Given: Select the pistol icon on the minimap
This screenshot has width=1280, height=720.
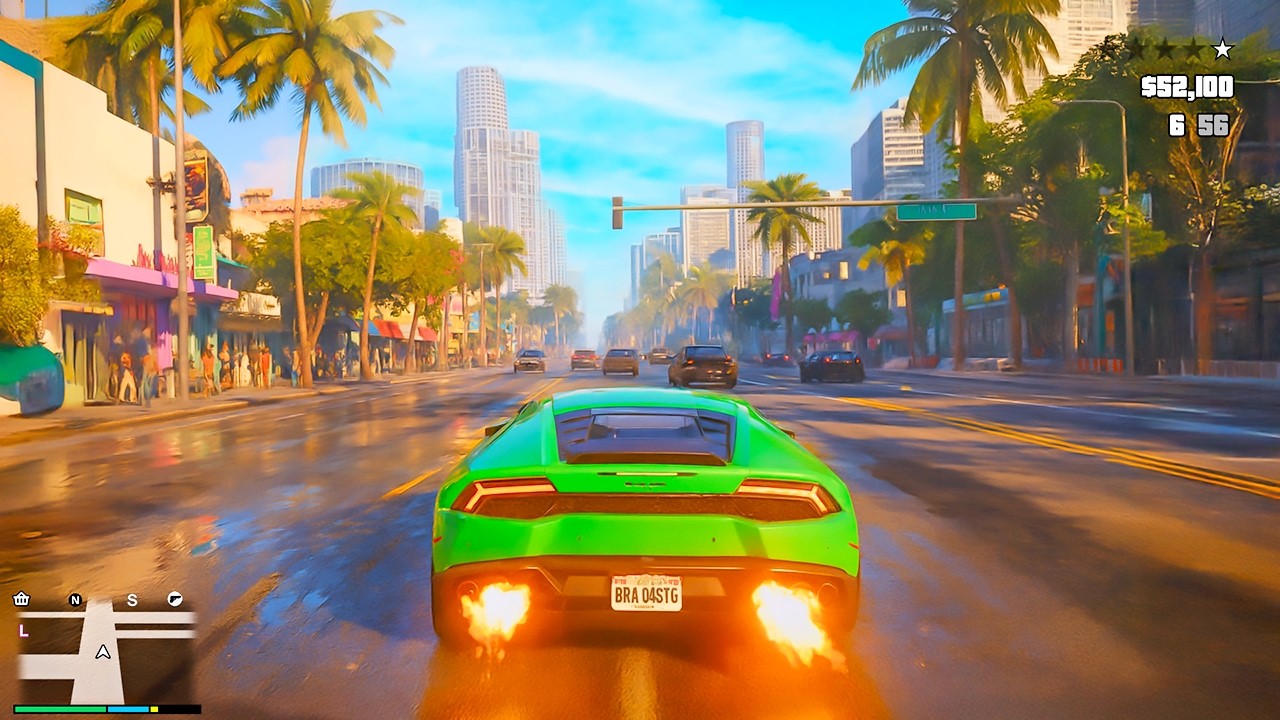Looking at the screenshot, I should [175, 600].
